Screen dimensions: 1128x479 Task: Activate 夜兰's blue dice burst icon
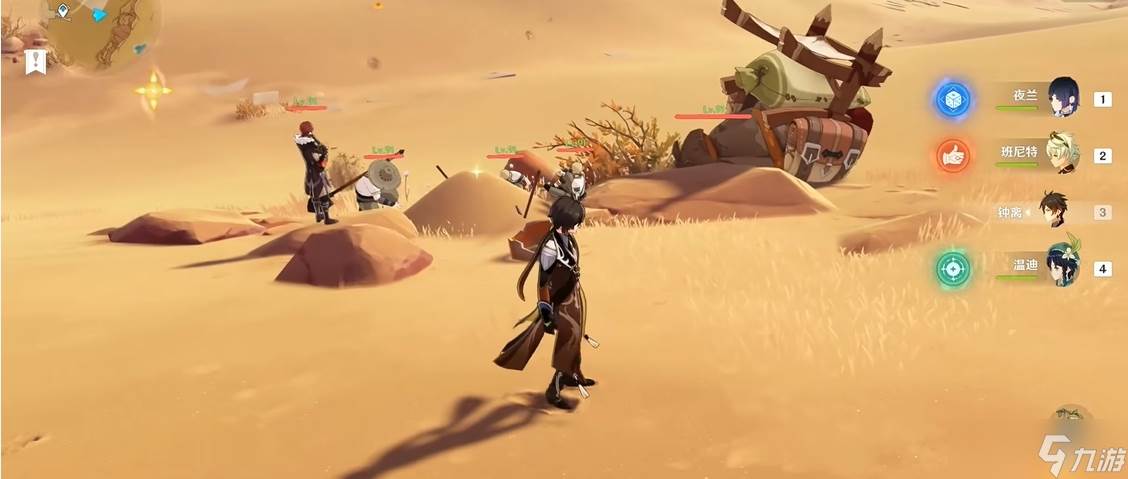(953, 99)
